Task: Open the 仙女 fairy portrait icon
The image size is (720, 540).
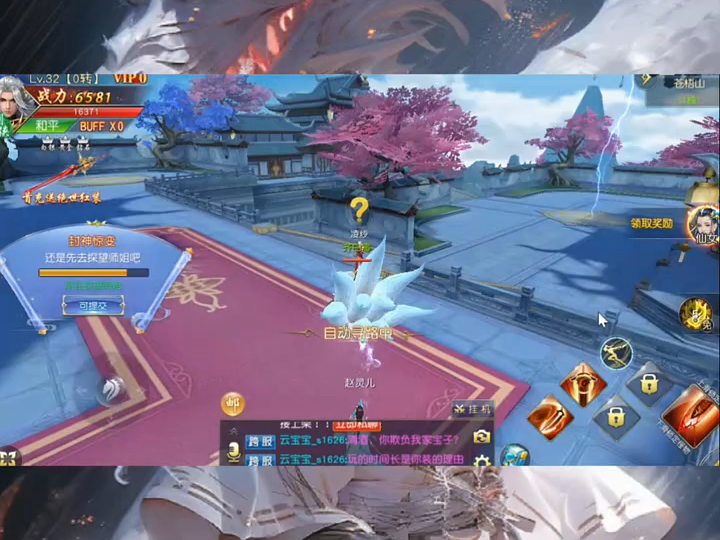Action: coord(702,224)
